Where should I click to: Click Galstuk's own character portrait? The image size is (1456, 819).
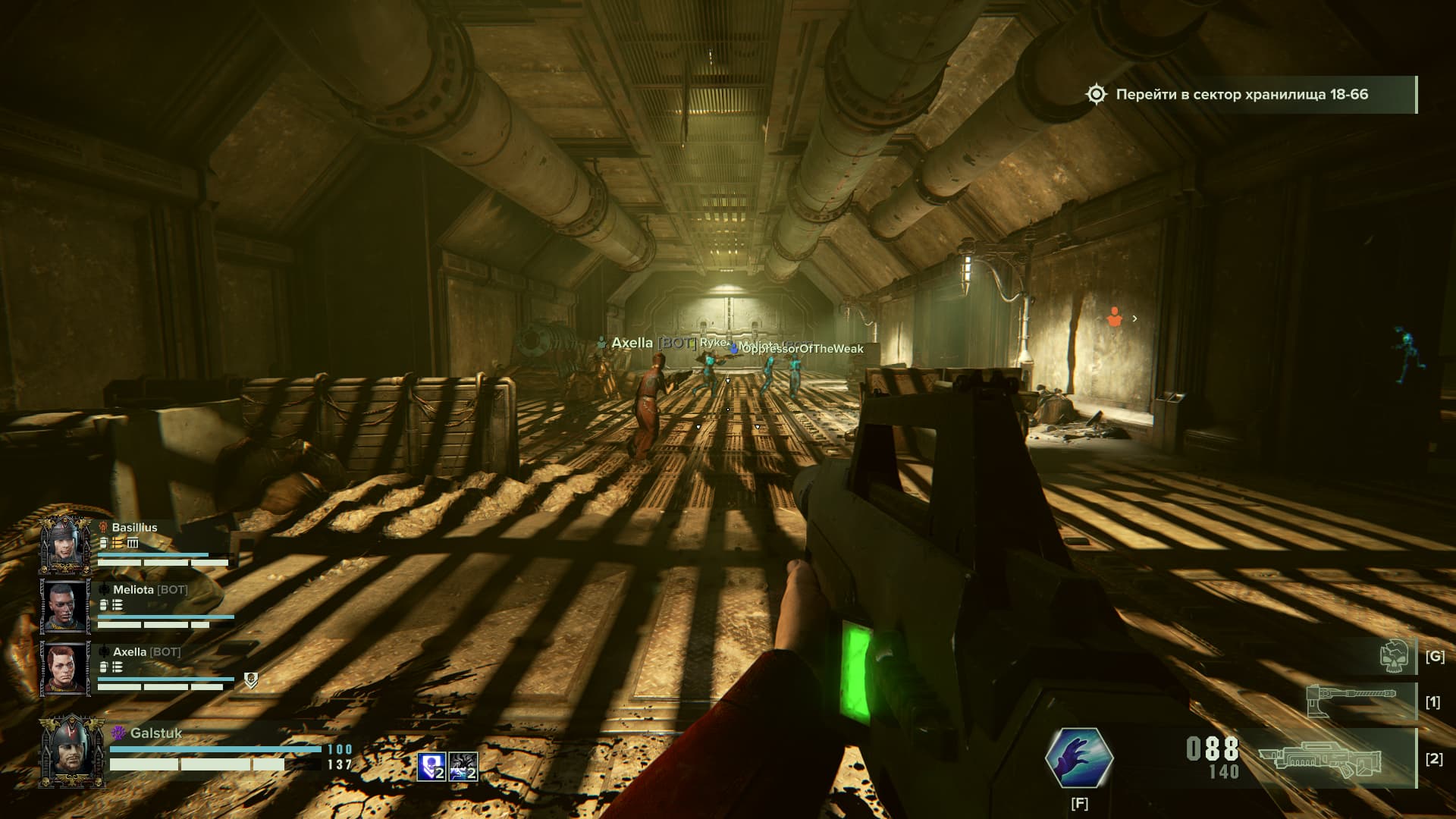pos(72,749)
